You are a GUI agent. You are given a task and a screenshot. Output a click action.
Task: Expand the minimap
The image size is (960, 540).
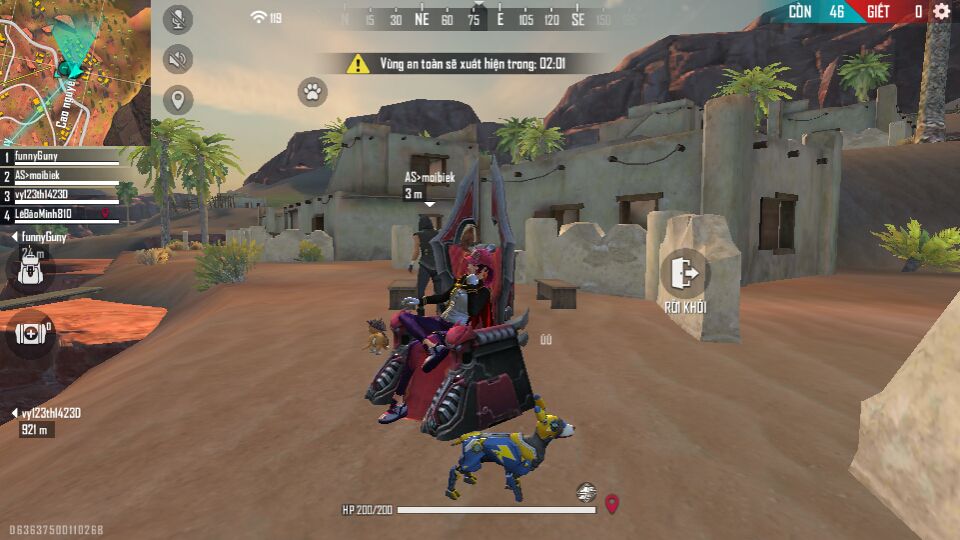[x=75, y=72]
